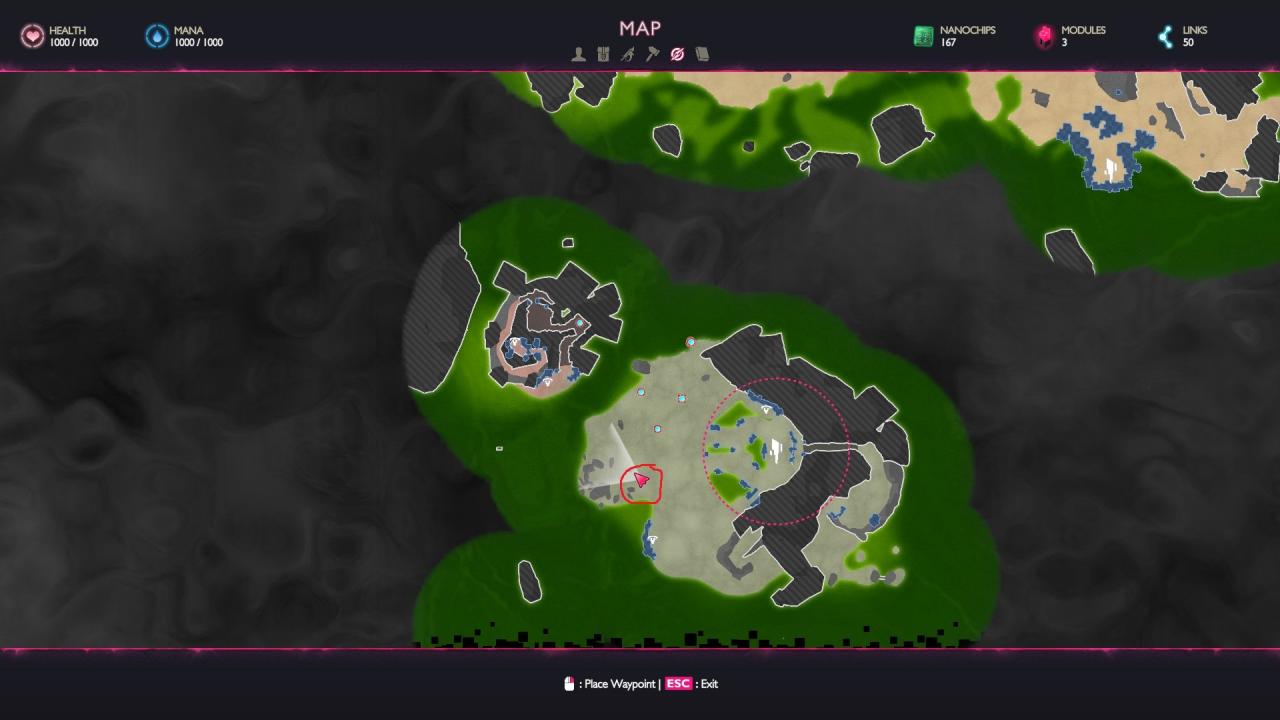The image size is (1280, 720).
Task: Click the pink player arrow marker
Action: click(x=641, y=481)
